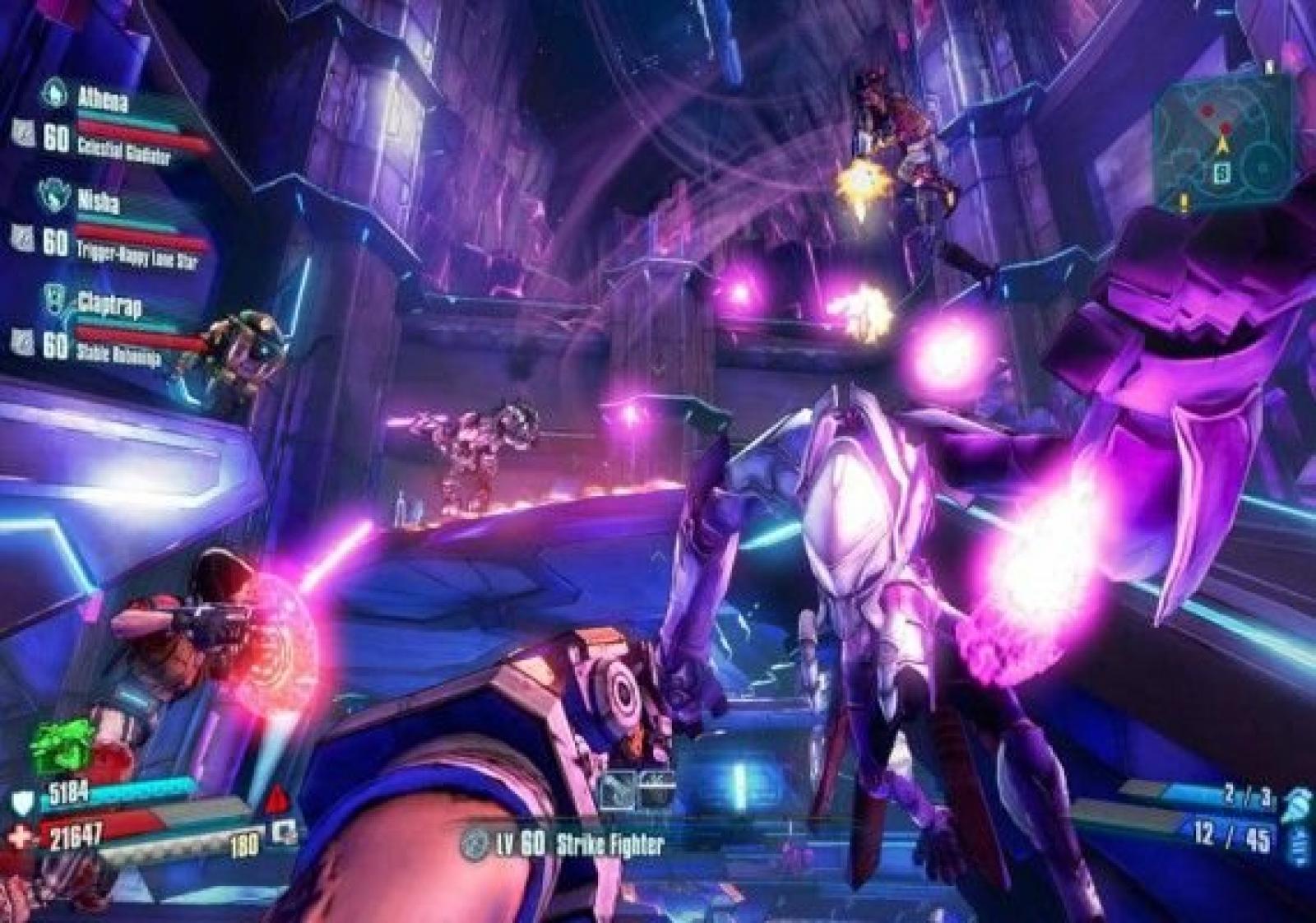The image size is (1316, 923).
Task: Select Claptrap in the party list
Action: point(109,305)
